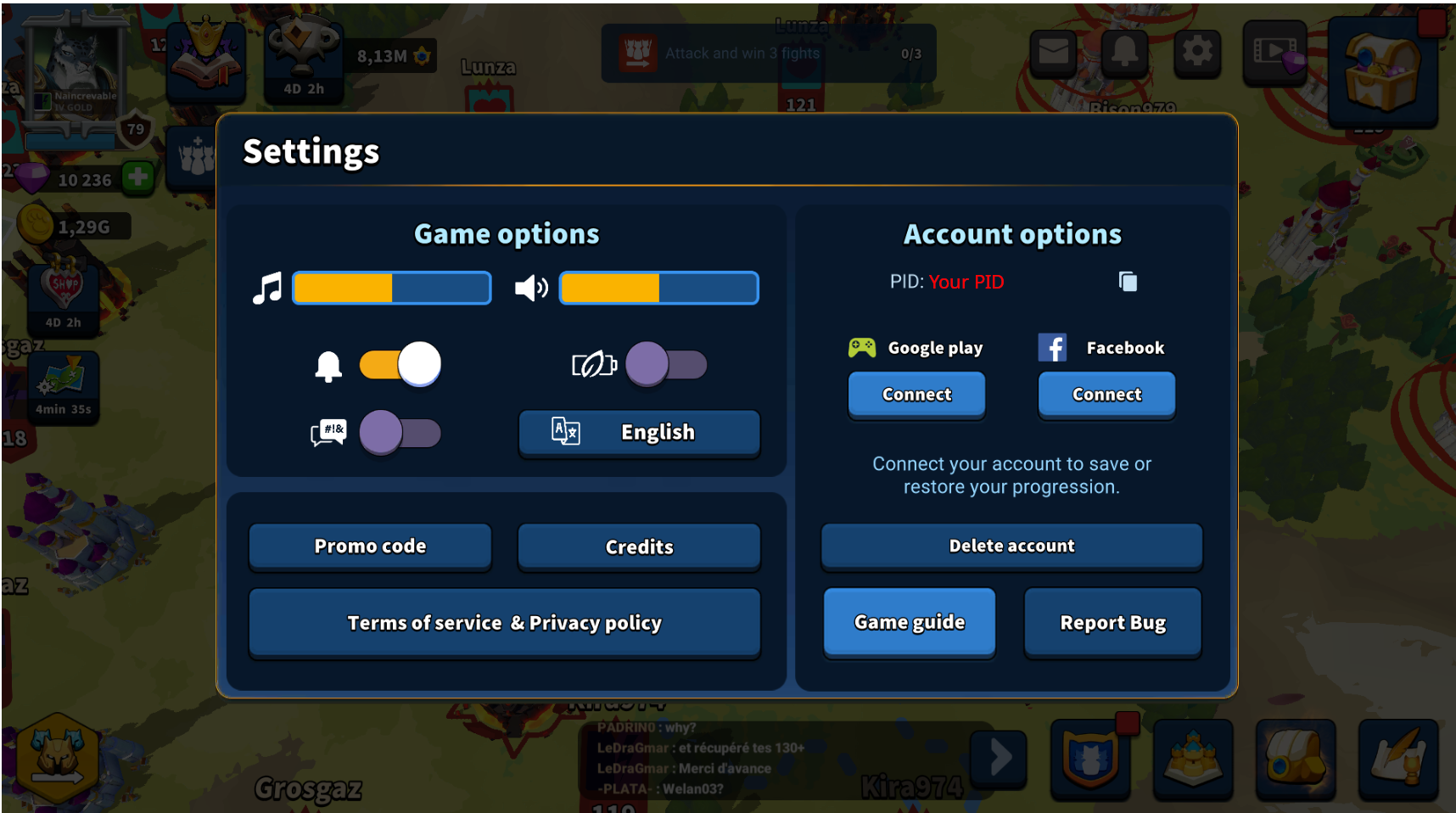Connect the Google play account
This screenshot has width=1456, height=813.
click(916, 395)
